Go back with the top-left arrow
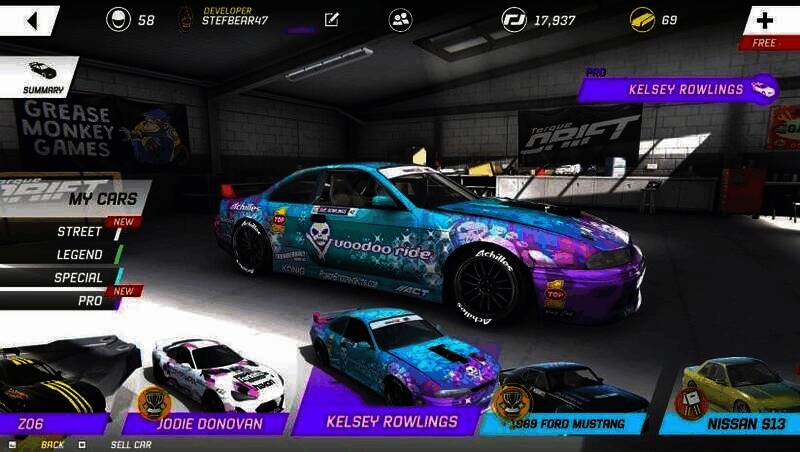Screen dimensions: 800x452 [30, 19]
